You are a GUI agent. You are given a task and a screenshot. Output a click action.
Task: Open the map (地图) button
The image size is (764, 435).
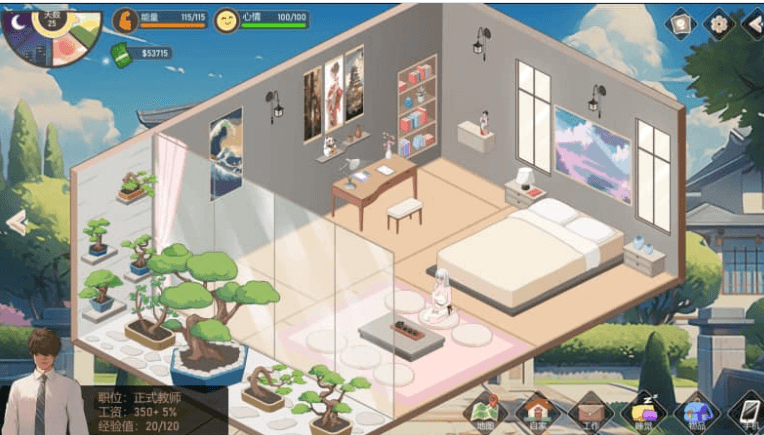(x=486, y=412)
